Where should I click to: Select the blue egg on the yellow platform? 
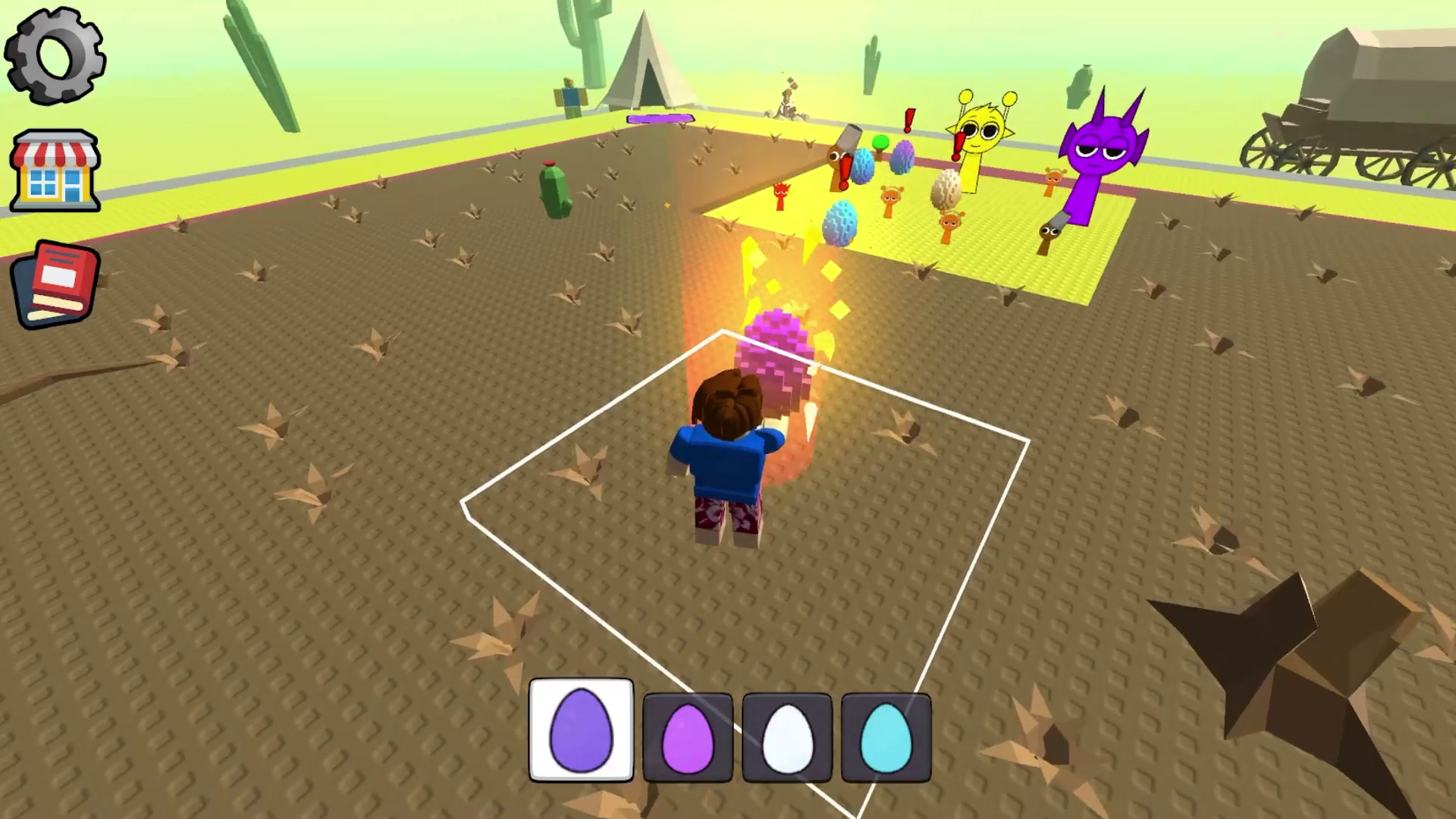(x=838, y=224)
